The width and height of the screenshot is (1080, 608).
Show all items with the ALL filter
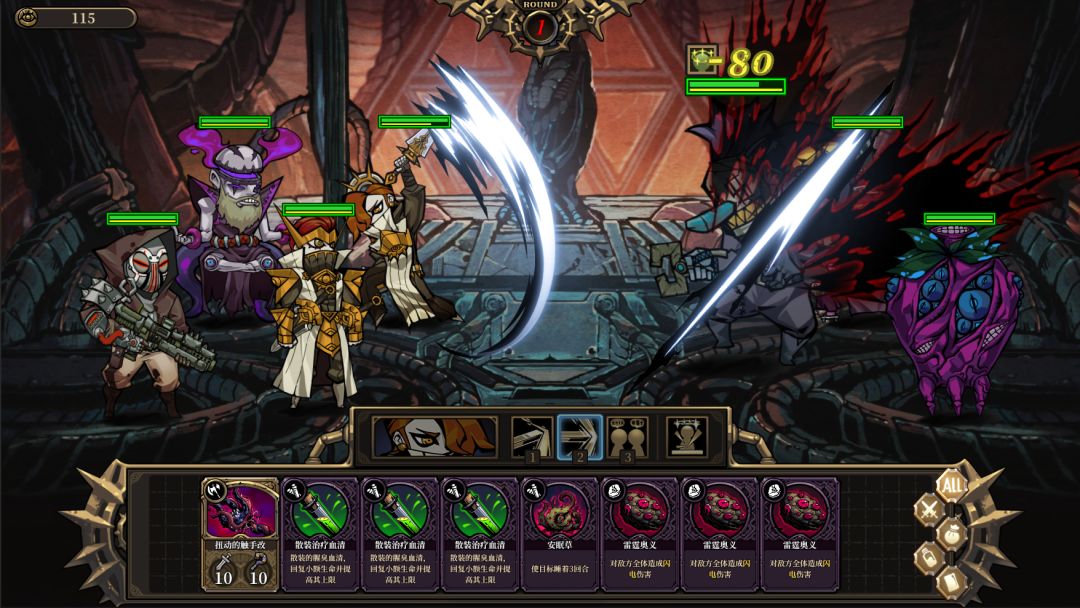pos(954,485)
